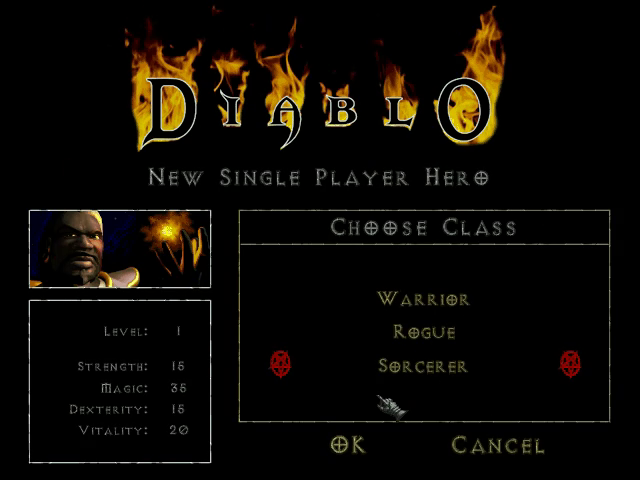Pick the Sorcerer class entry
Viewport: 640px width, 480px height.
pos(424,366)
